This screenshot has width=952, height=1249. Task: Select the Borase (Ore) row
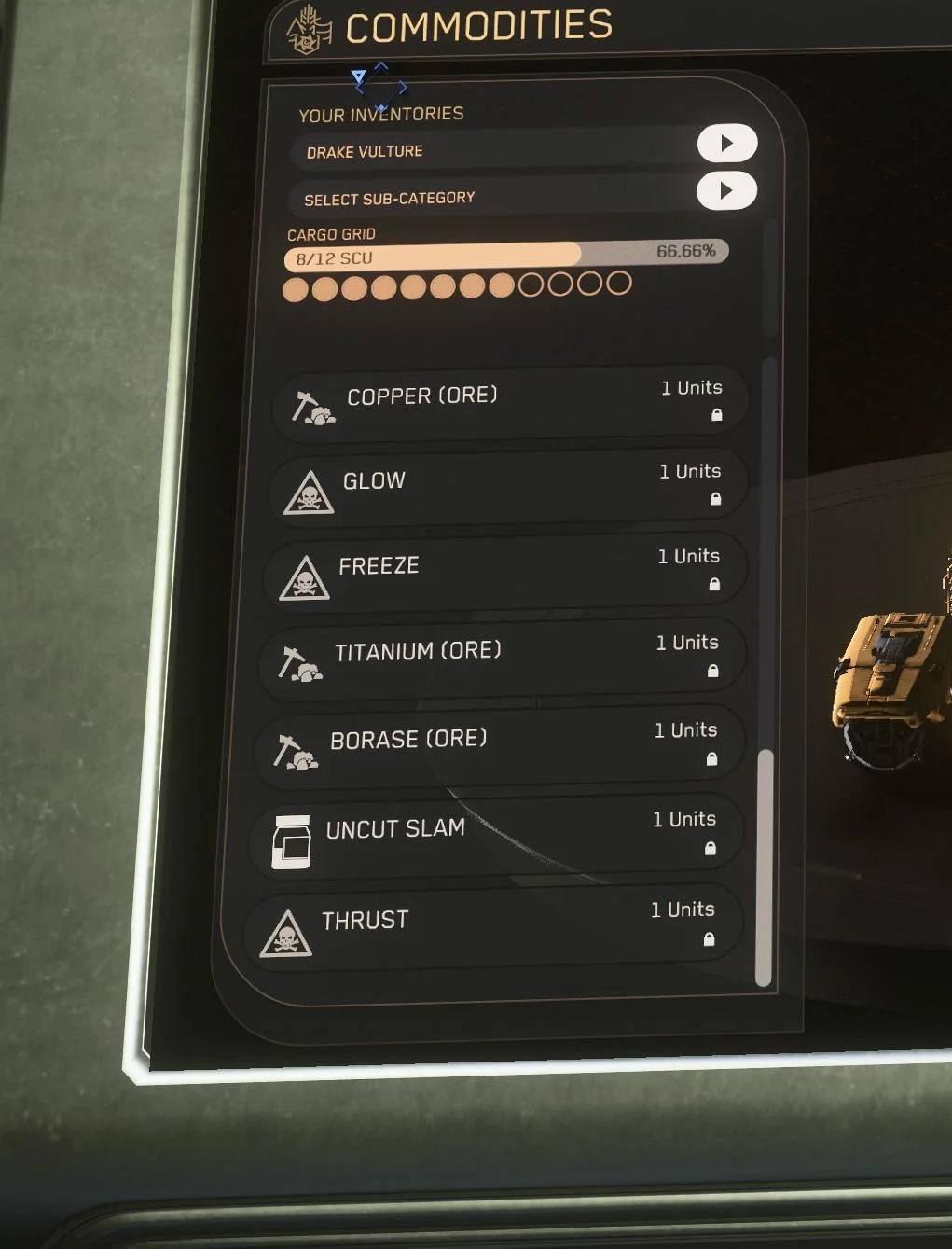500,745
